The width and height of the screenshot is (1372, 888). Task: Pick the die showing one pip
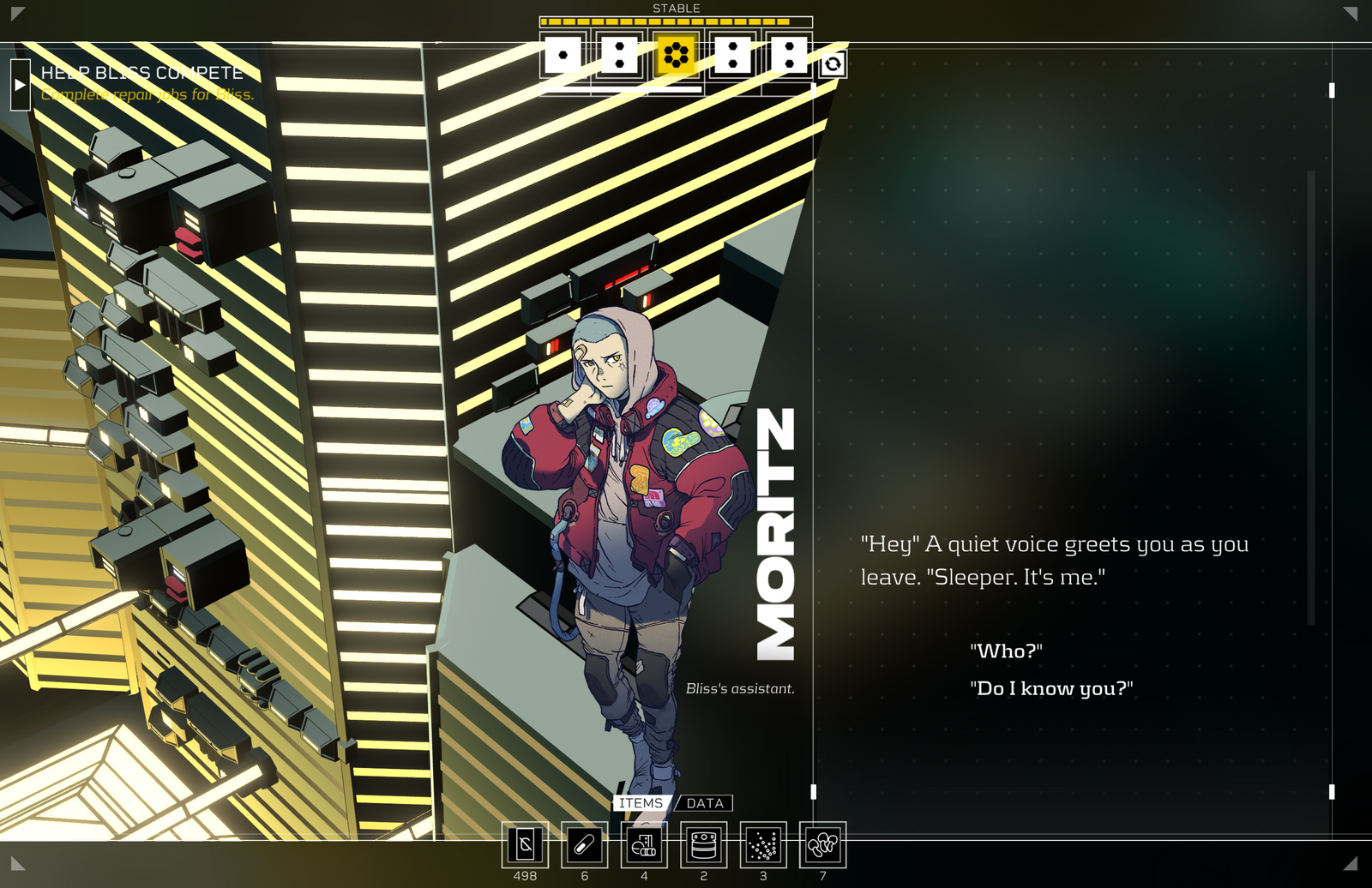click(x=563, y=56)
